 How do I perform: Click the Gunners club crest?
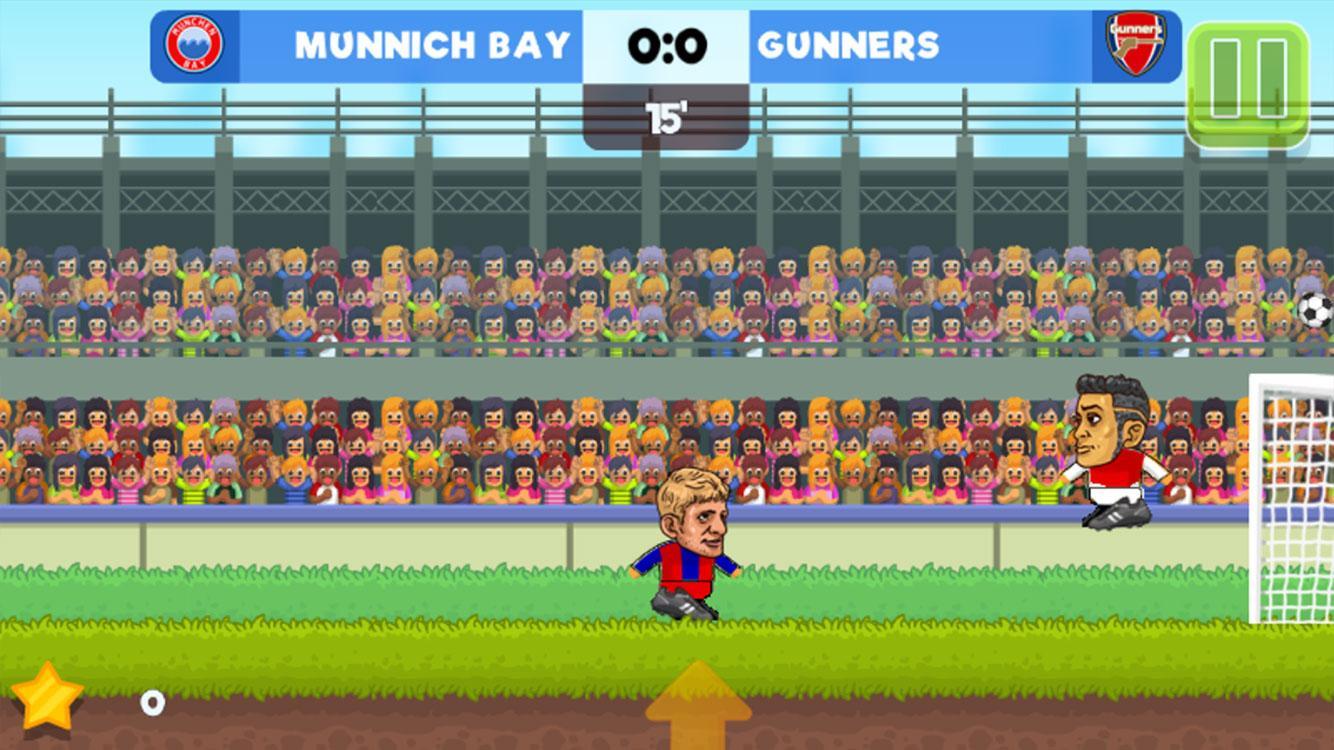(1135, 43)
